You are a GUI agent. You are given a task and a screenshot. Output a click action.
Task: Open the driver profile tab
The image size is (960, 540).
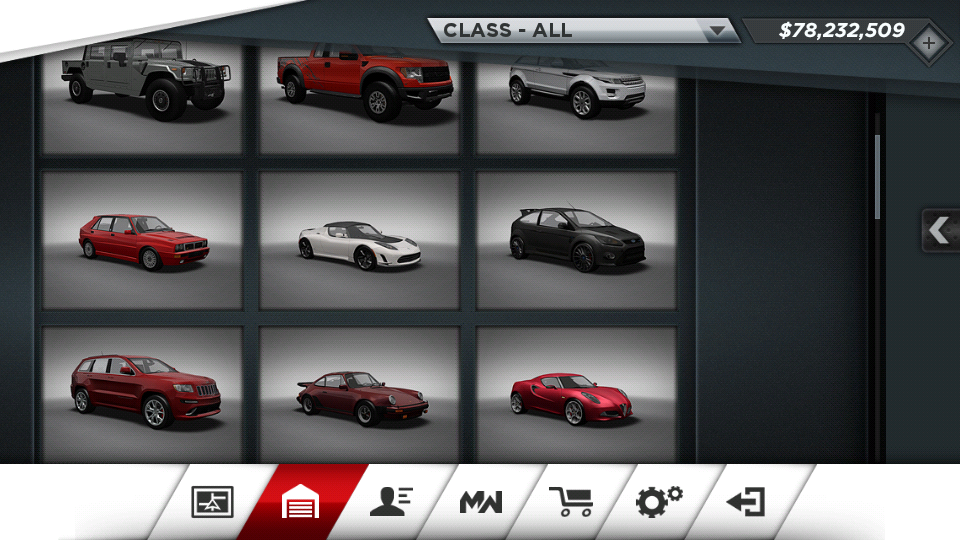[x=391, y=502]
